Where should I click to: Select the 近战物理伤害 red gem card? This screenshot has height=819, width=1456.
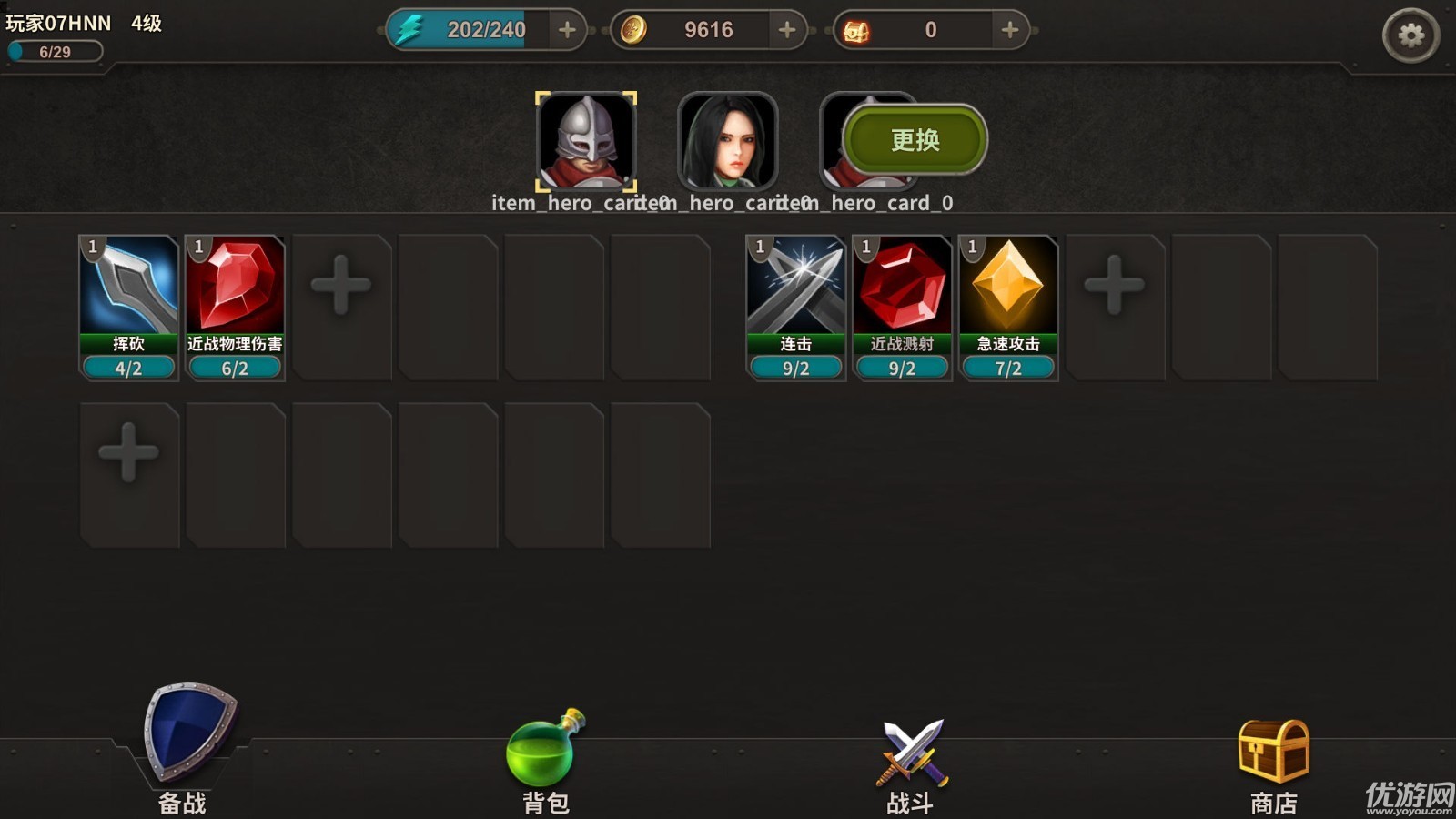[x=235, y=307]
